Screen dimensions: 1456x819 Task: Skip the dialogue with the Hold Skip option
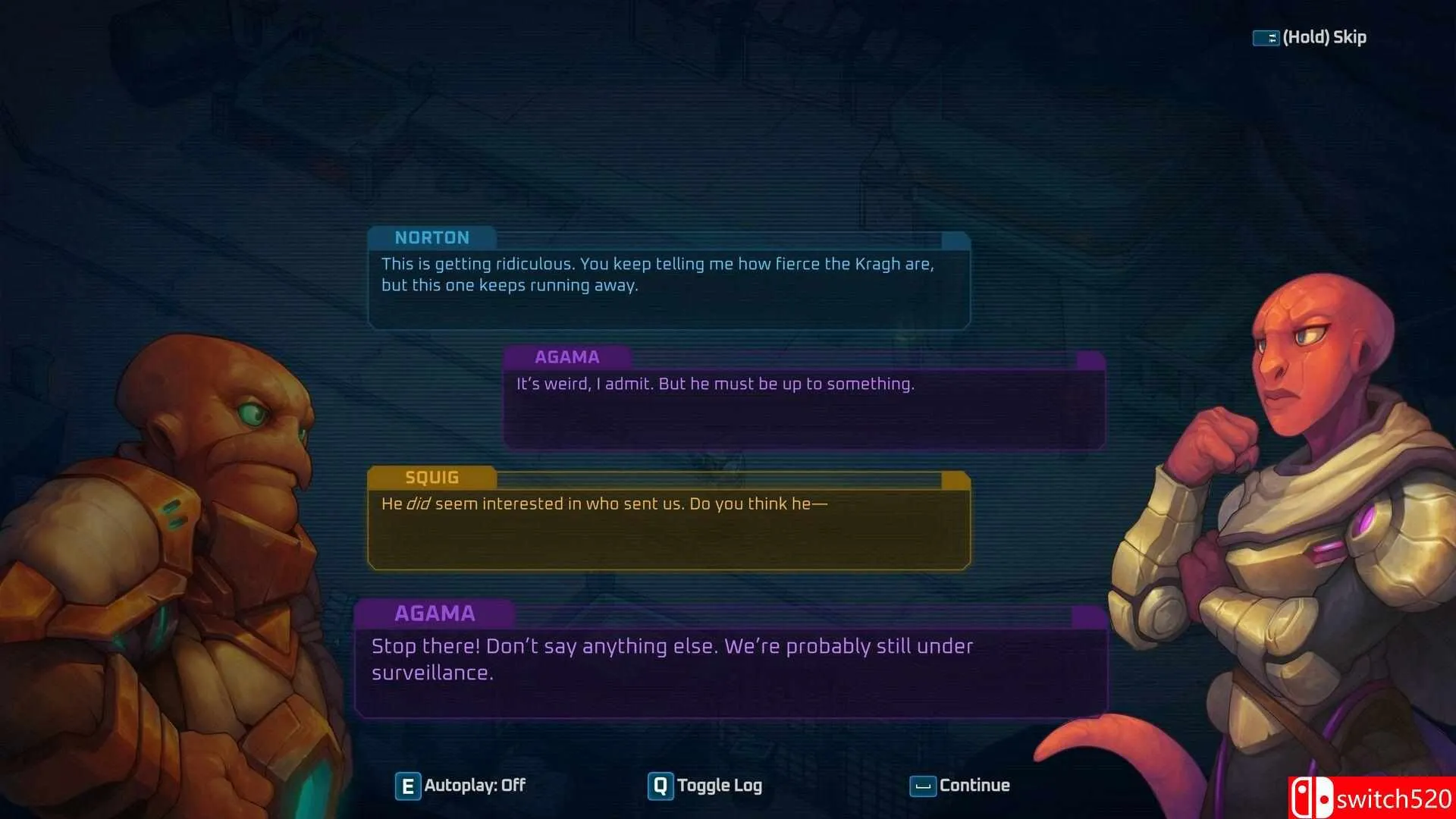click(x=1310, y=37)
